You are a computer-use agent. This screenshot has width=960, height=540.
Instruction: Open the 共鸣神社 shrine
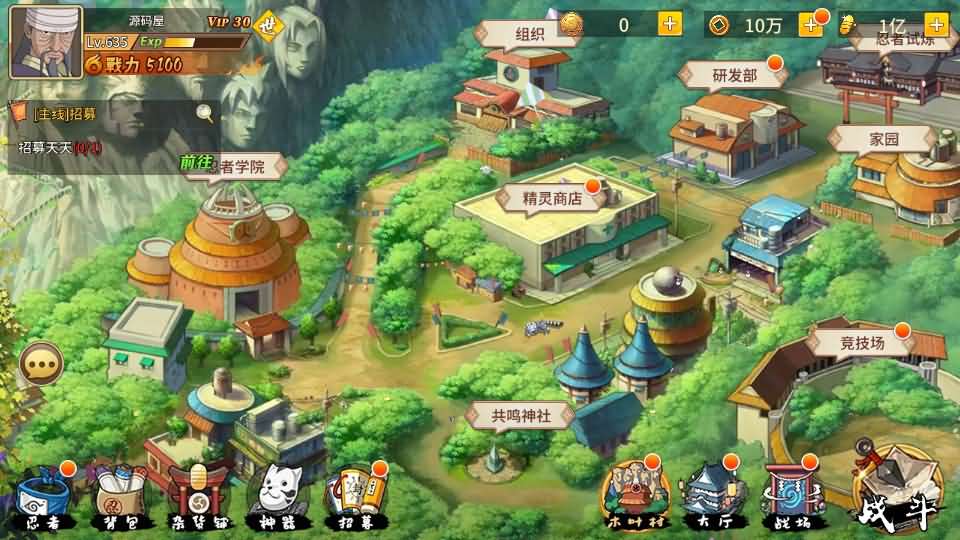(x=519, y=415)
